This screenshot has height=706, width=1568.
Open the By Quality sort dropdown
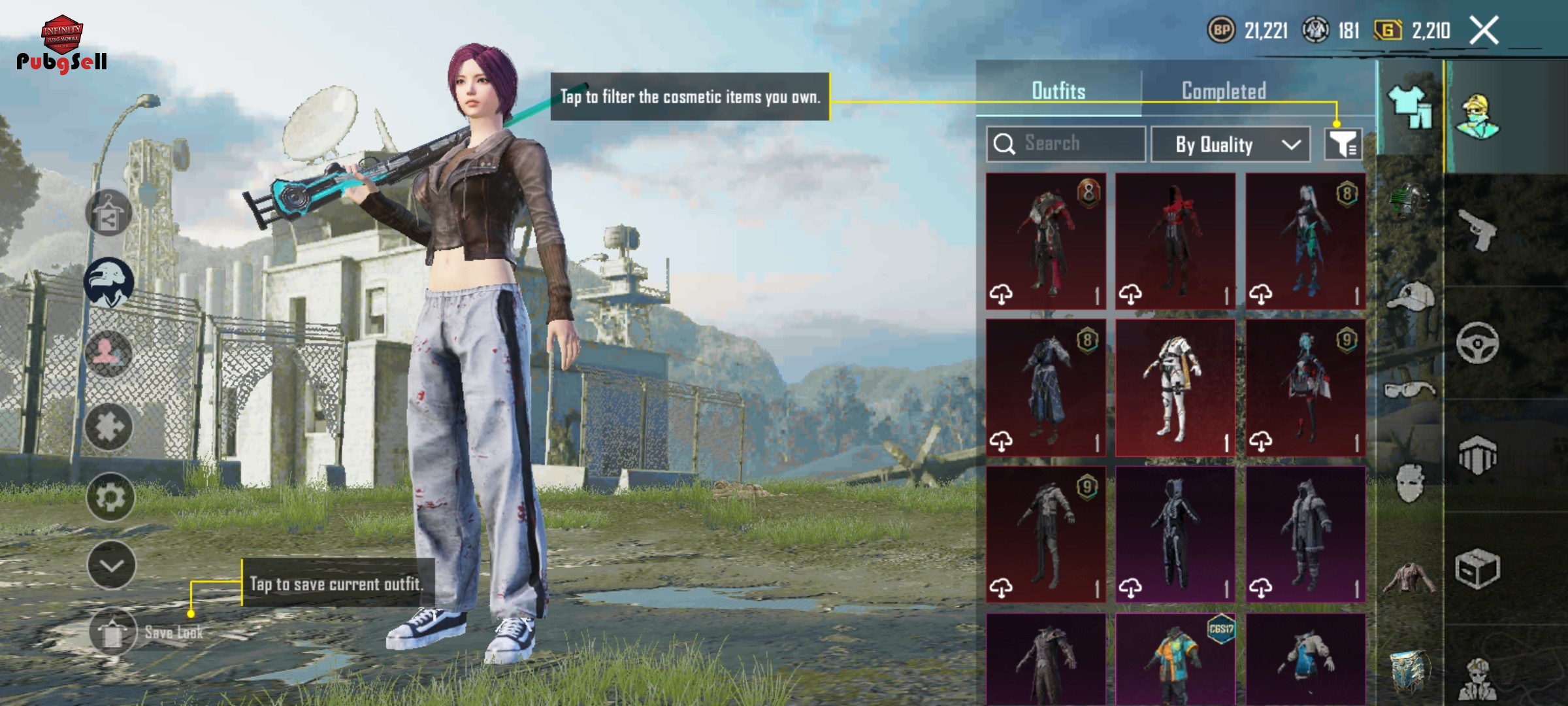(x=1230, y=144)
